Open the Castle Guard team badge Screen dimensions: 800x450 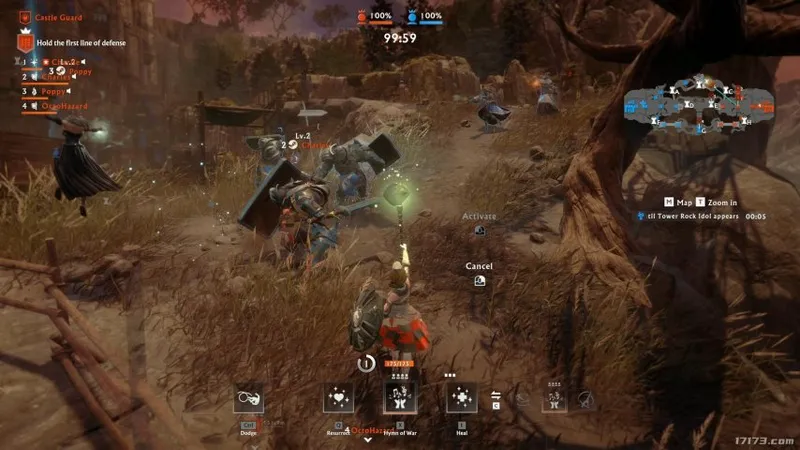24,17
